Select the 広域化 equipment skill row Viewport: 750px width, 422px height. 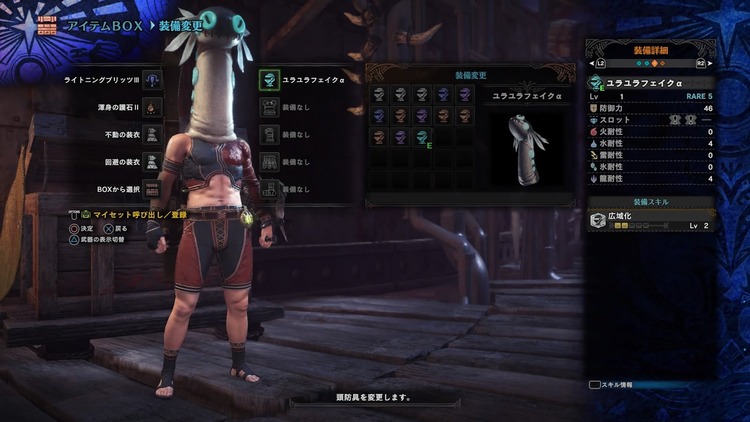[x=653, y=220]
